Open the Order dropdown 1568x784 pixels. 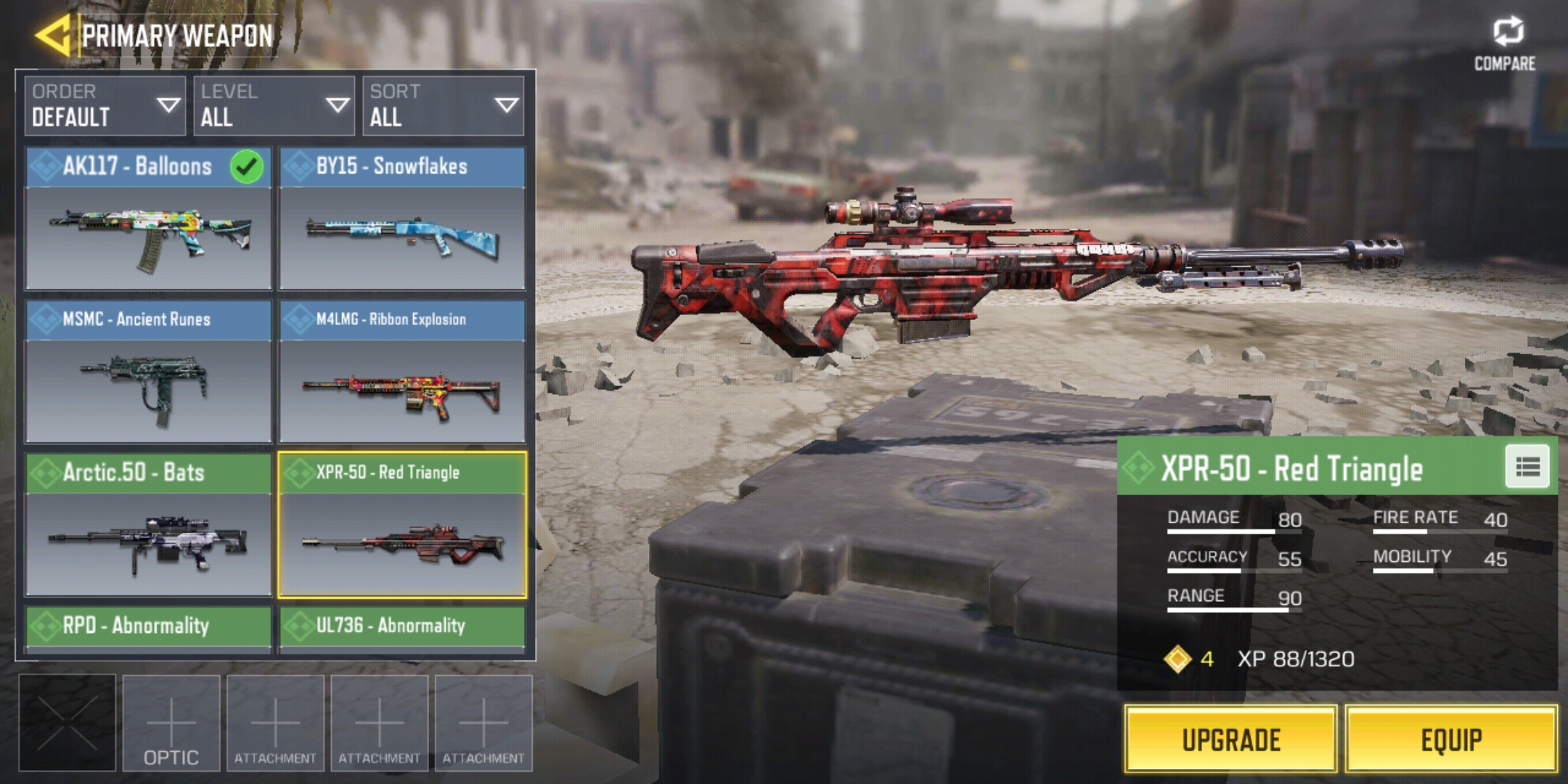pos(105,106)
